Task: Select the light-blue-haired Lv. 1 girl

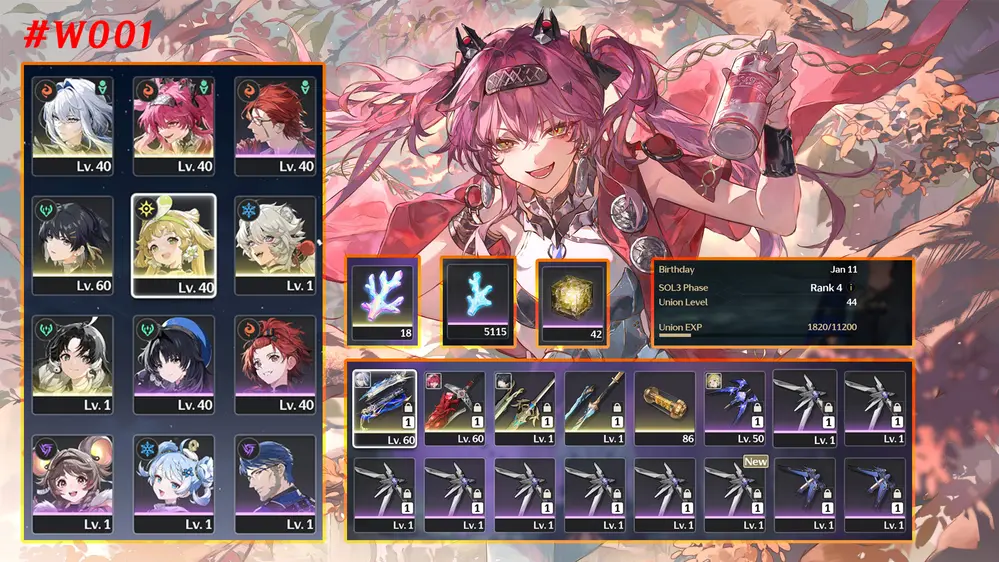Action: (173, 483)
